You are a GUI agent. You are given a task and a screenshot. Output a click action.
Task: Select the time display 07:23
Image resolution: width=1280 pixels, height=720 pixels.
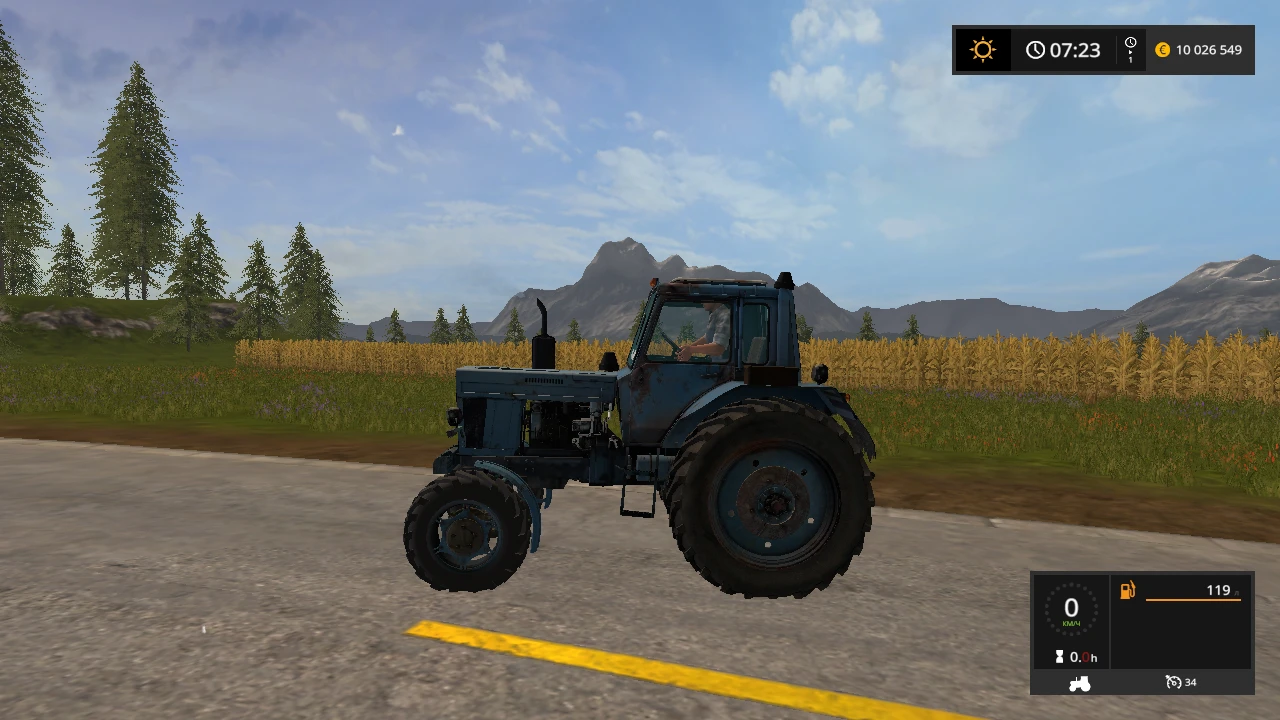point(1075,49)
